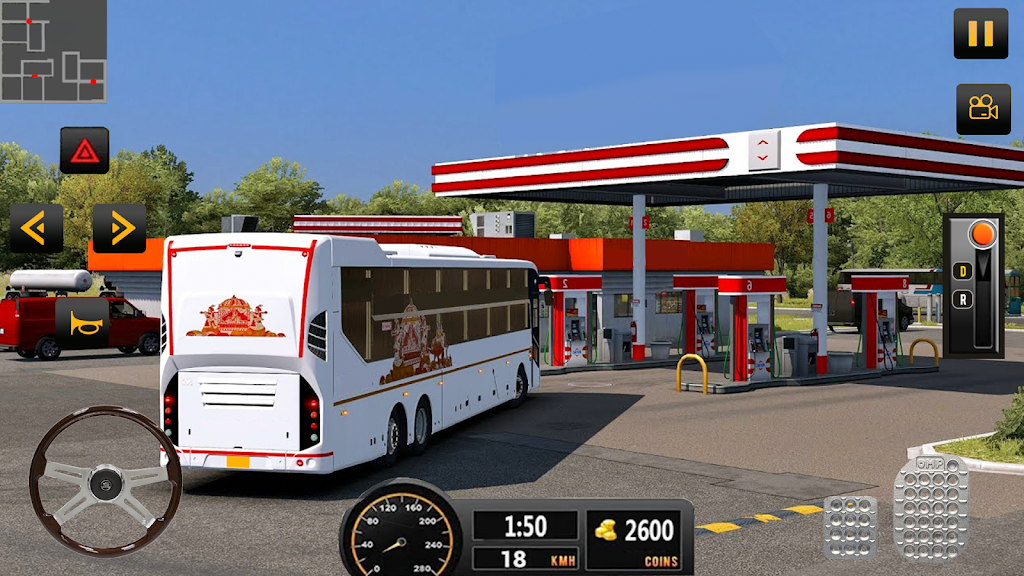Honk the horn button
This screenshot has height=576, width=1024.
82,322
